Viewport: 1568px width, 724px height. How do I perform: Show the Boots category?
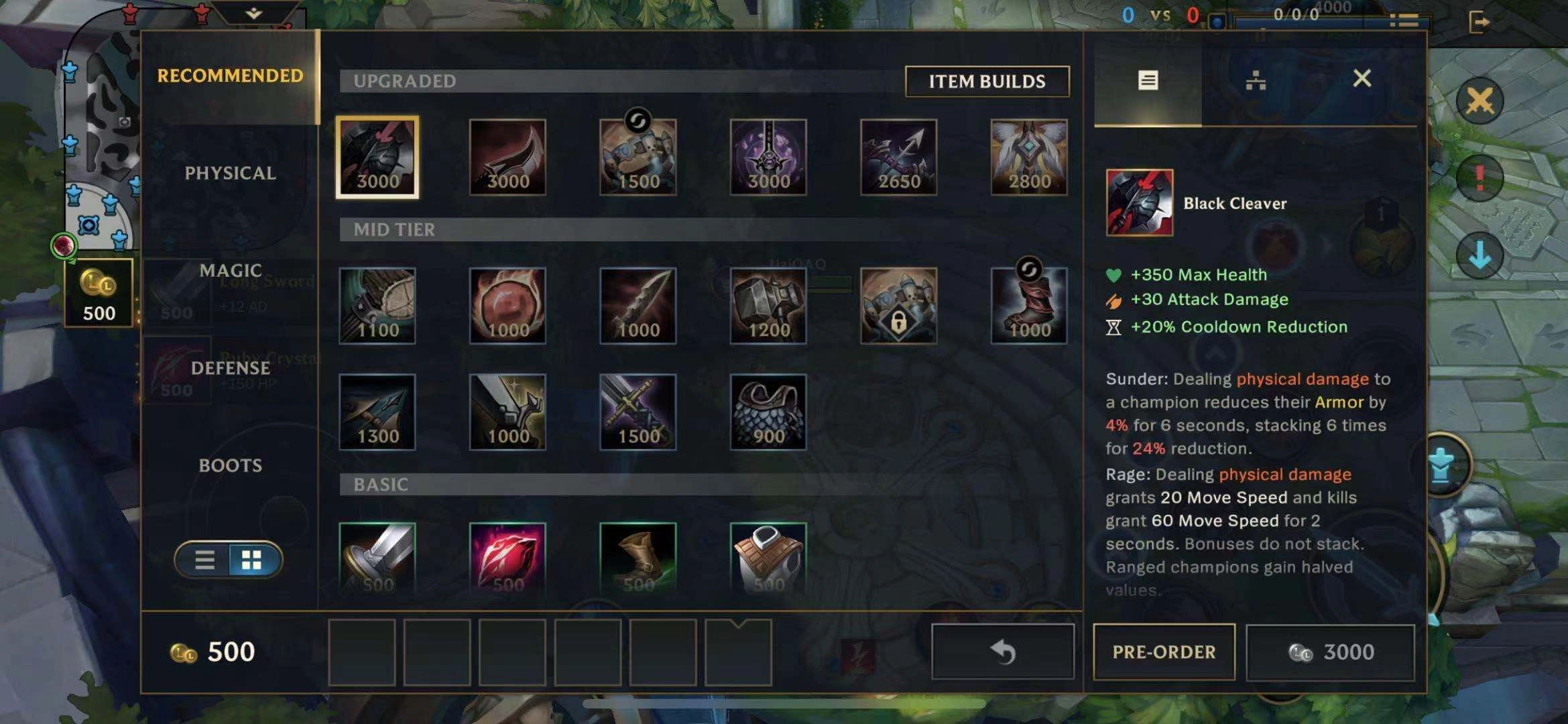coord(230,465)
